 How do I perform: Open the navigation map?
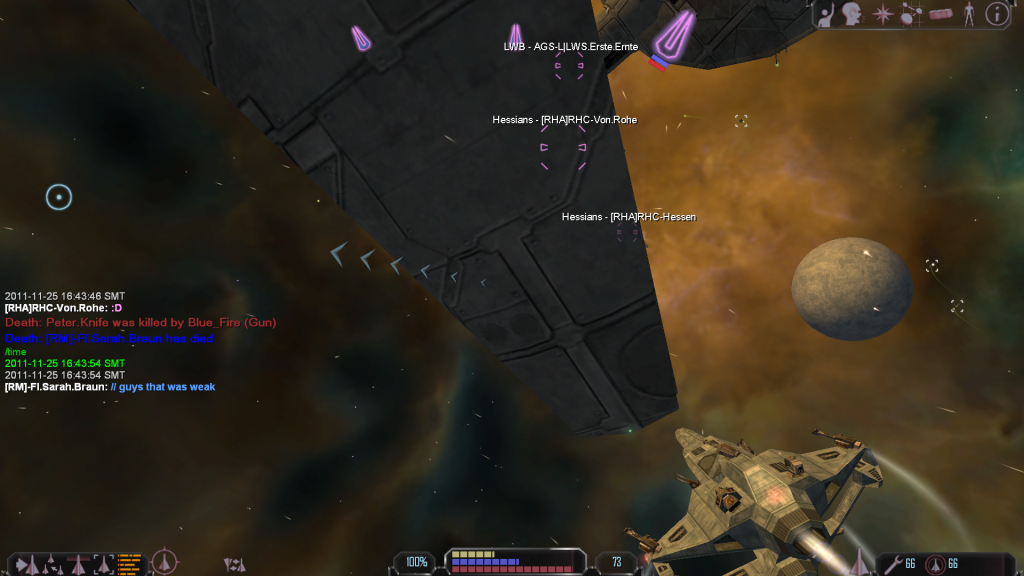(x=911, y=14)
